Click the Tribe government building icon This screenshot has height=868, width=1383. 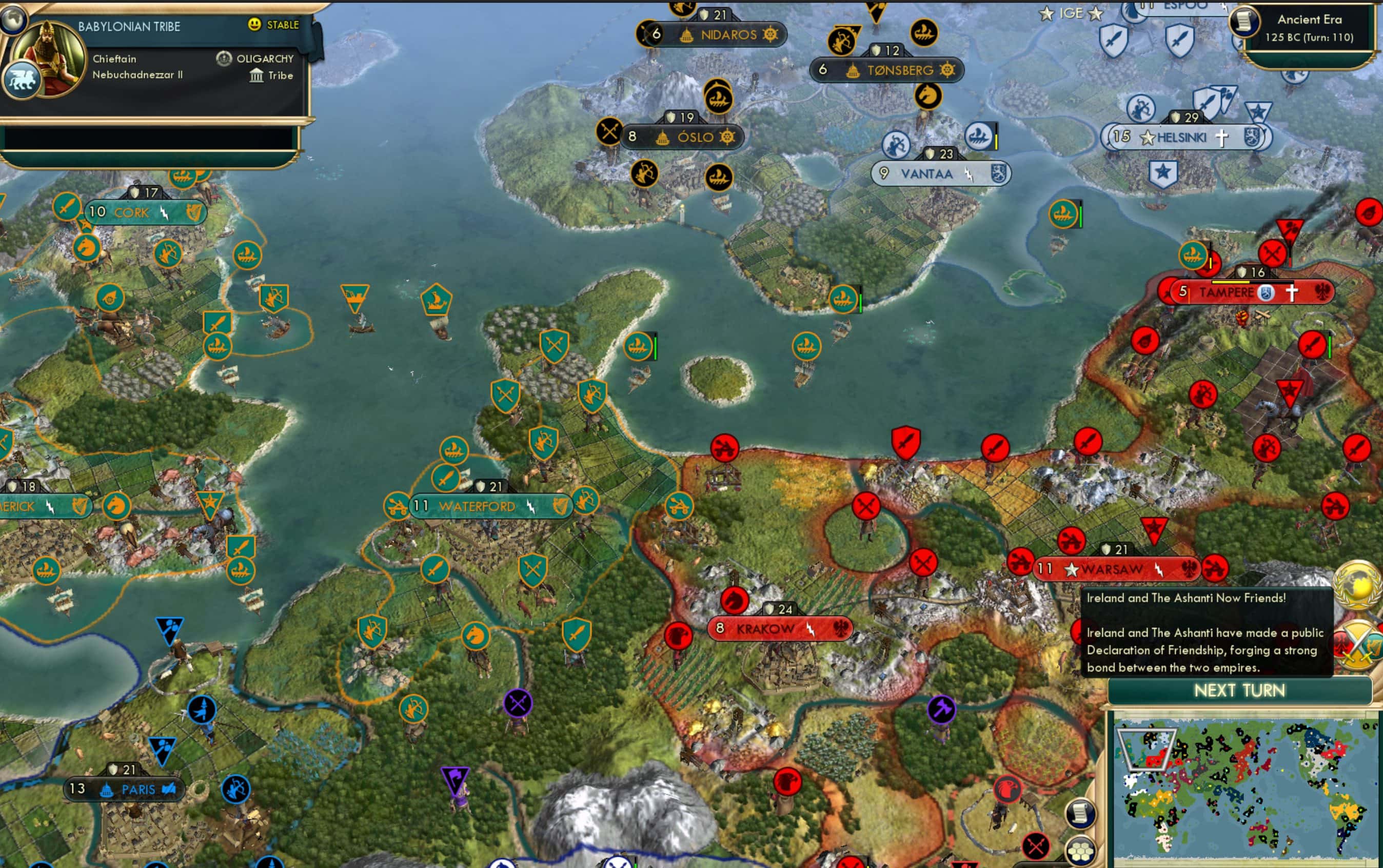[258, 75]
